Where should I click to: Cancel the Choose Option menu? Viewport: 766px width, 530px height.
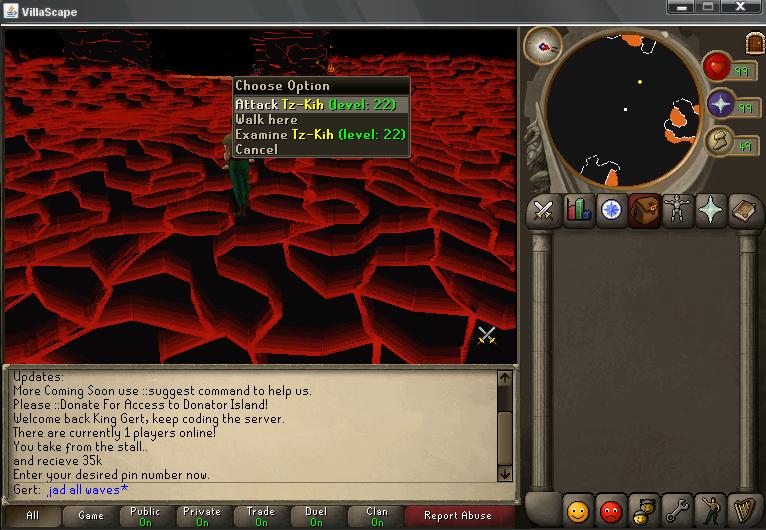click(x=256, y=149)
